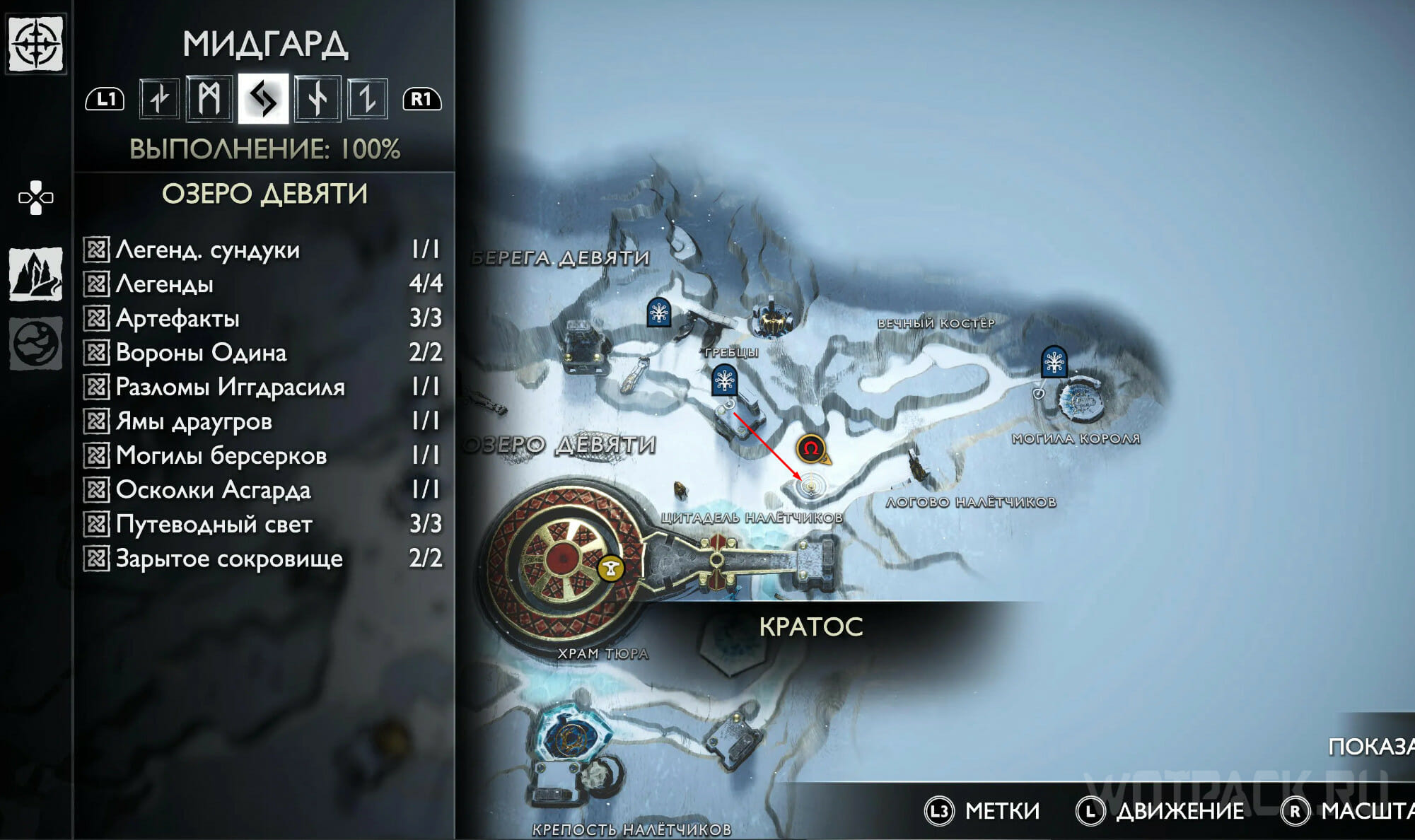Select the Путеводный свет row
This screenshot has height=840, width=1415.
coord(262,524)
